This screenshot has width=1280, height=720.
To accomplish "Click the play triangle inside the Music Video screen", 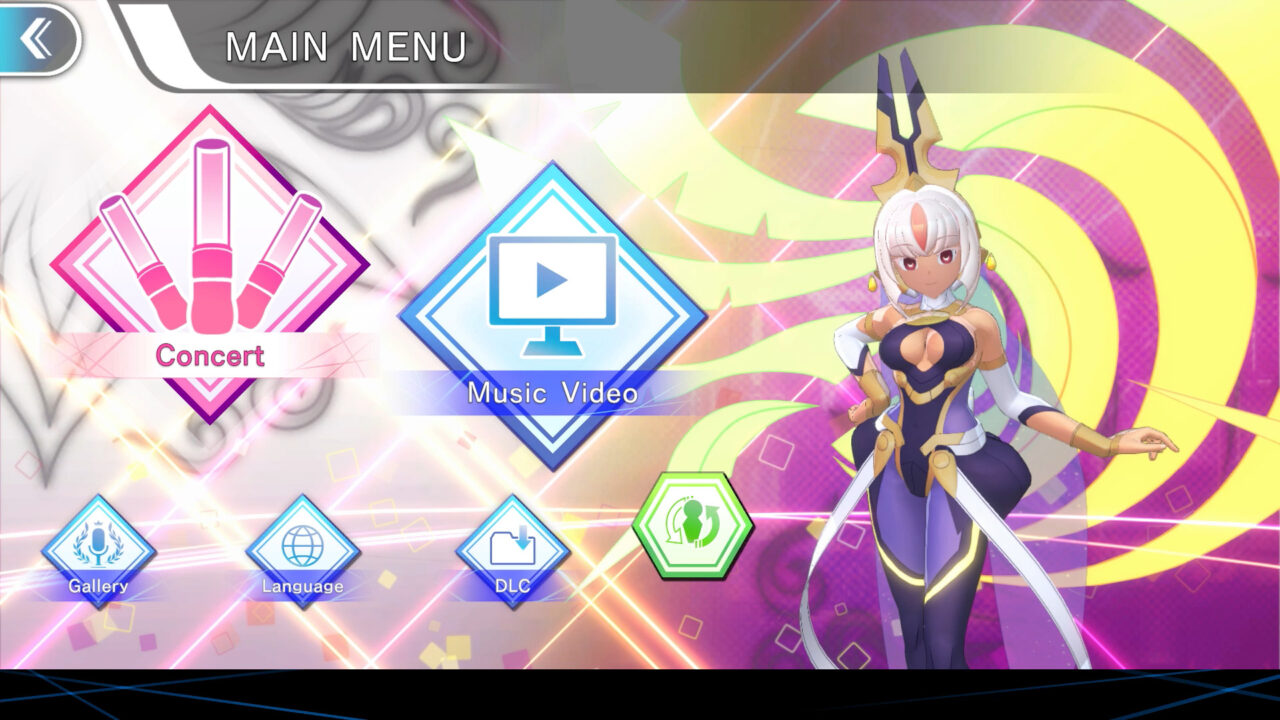I will [548, 278].
